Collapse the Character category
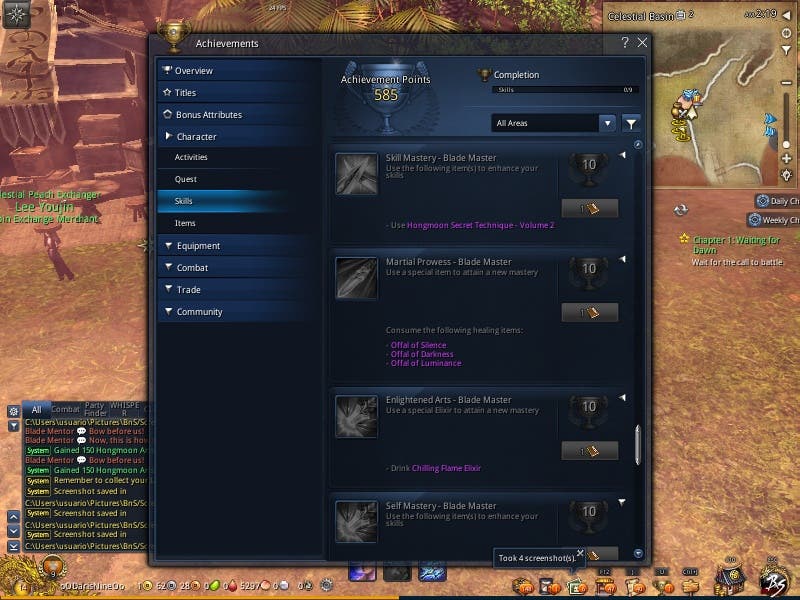Viewport: 800px width, 600px height. pyautogui.click(x=196, y=137)
